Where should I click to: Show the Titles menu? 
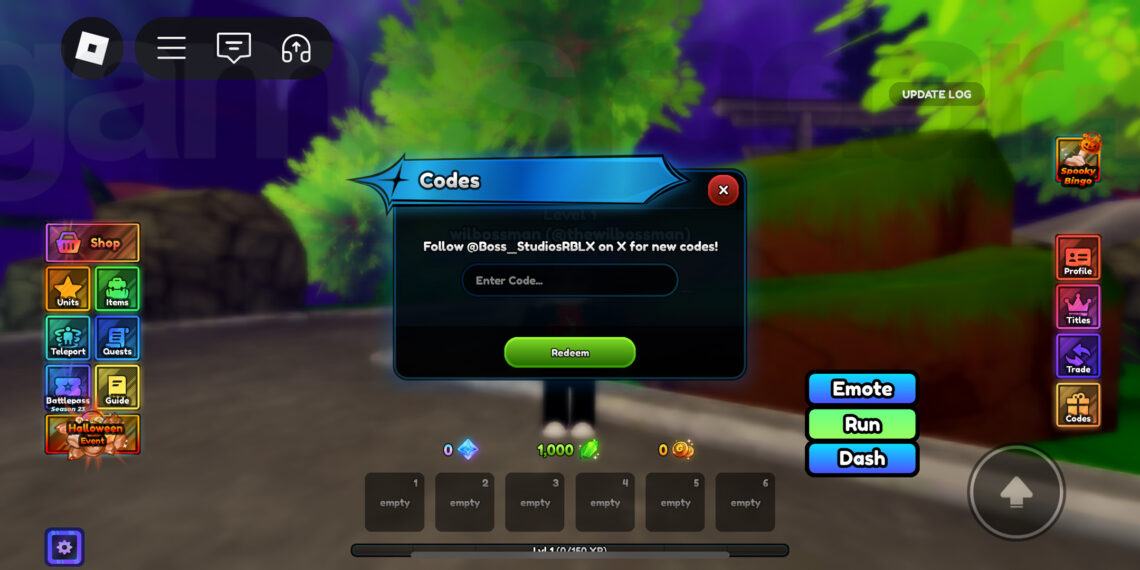[x=1078, y=307]
